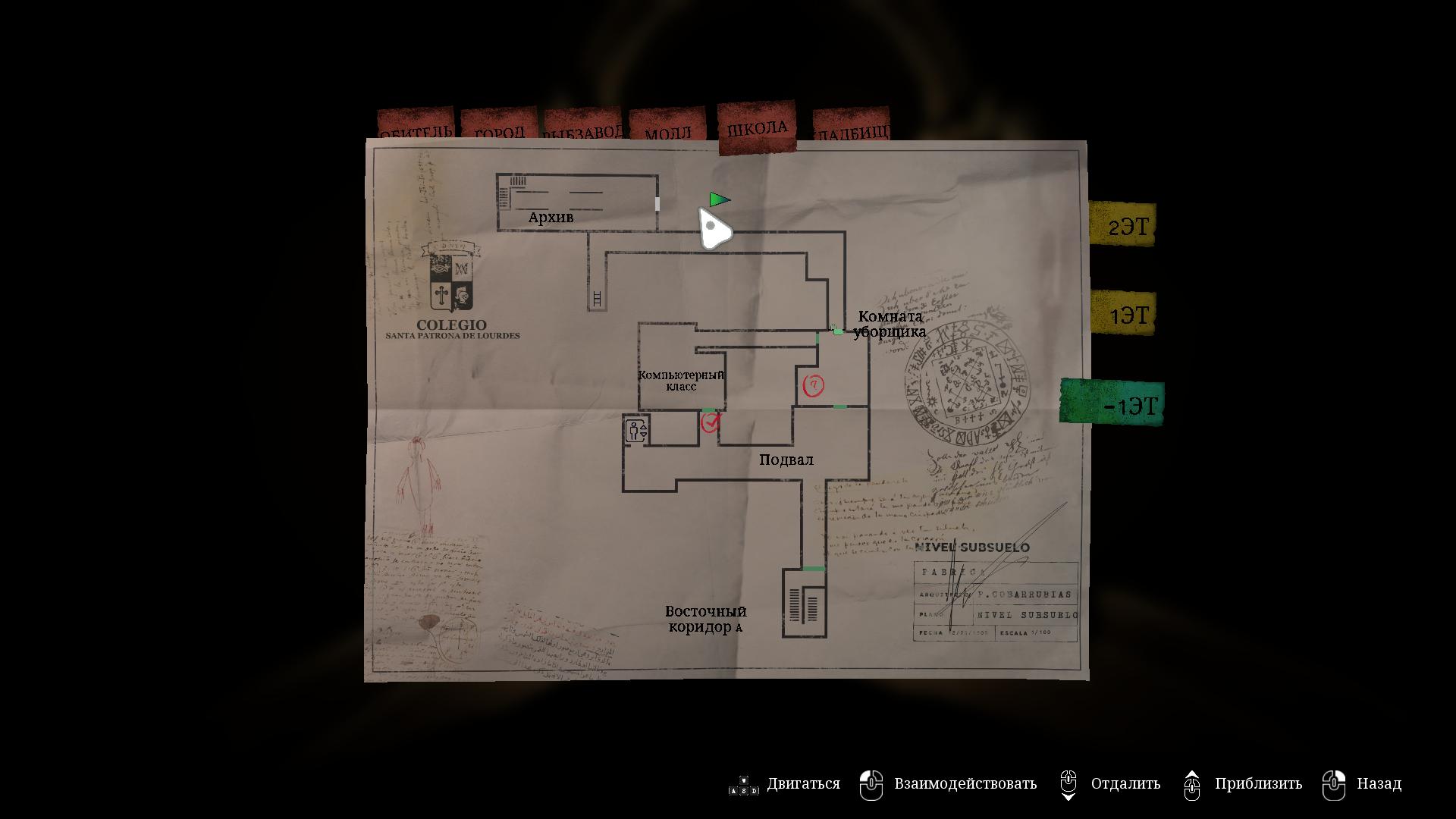Show the МОЛЛ map
This screenshot has width=1456, height=819.
(x=667, y=128)
